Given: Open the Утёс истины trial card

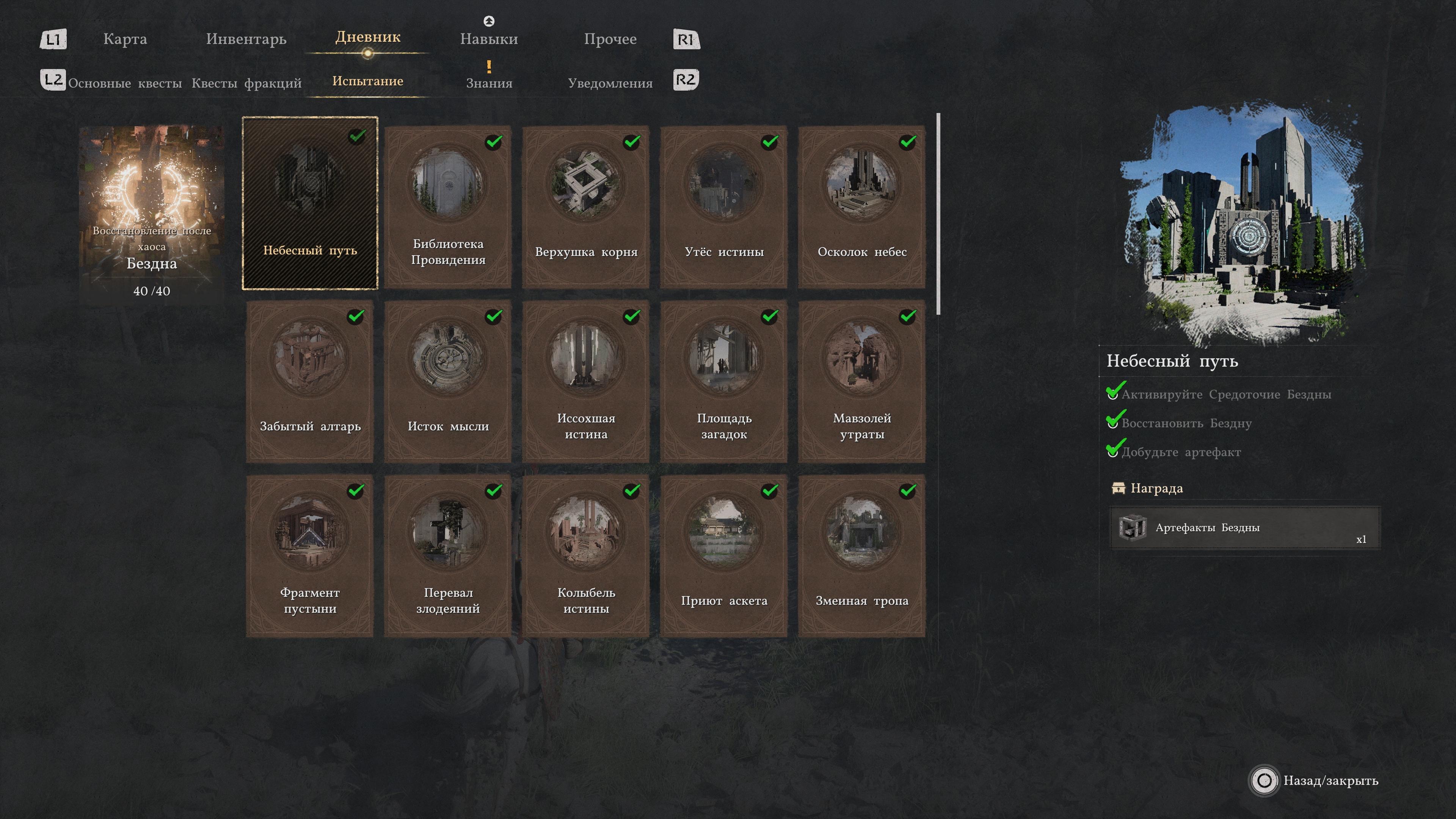Looking at the screenshot, I should click(724, 206).
